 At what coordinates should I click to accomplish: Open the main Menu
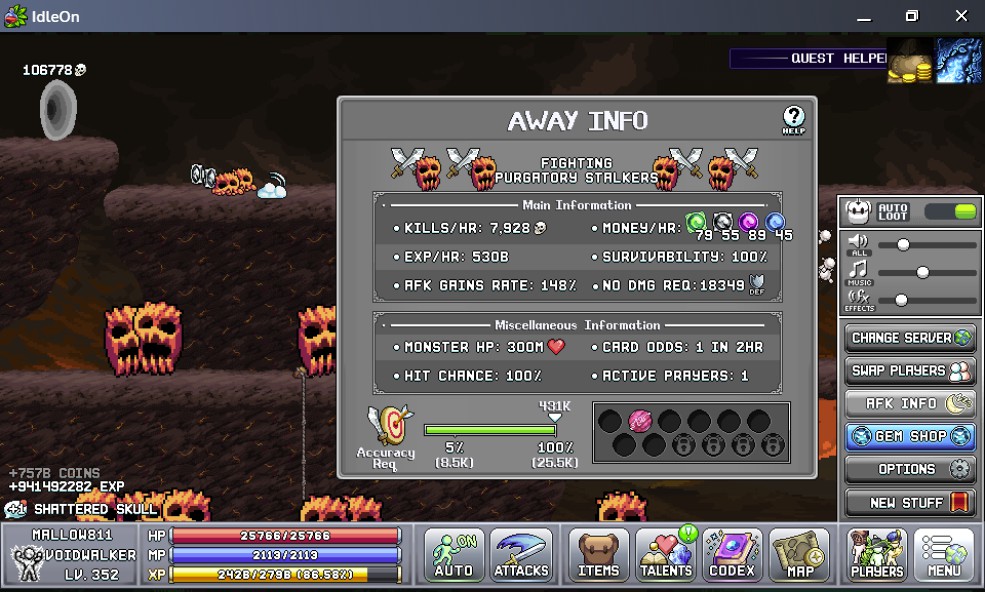tap(944, 555)
